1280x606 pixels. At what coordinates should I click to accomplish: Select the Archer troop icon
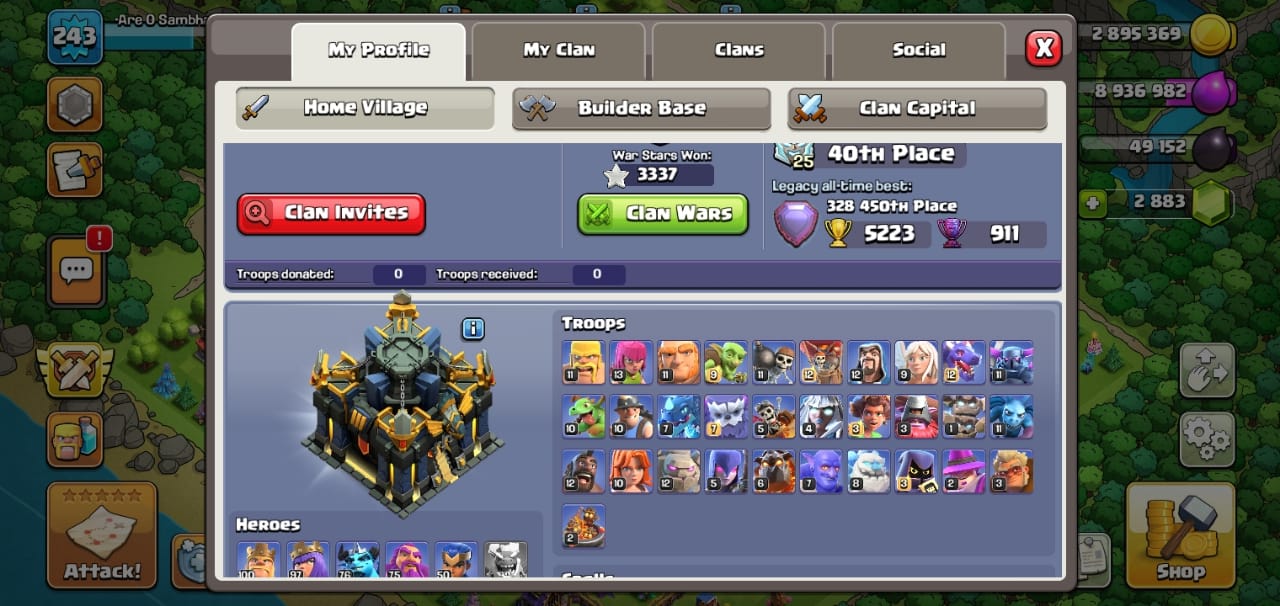630,362
